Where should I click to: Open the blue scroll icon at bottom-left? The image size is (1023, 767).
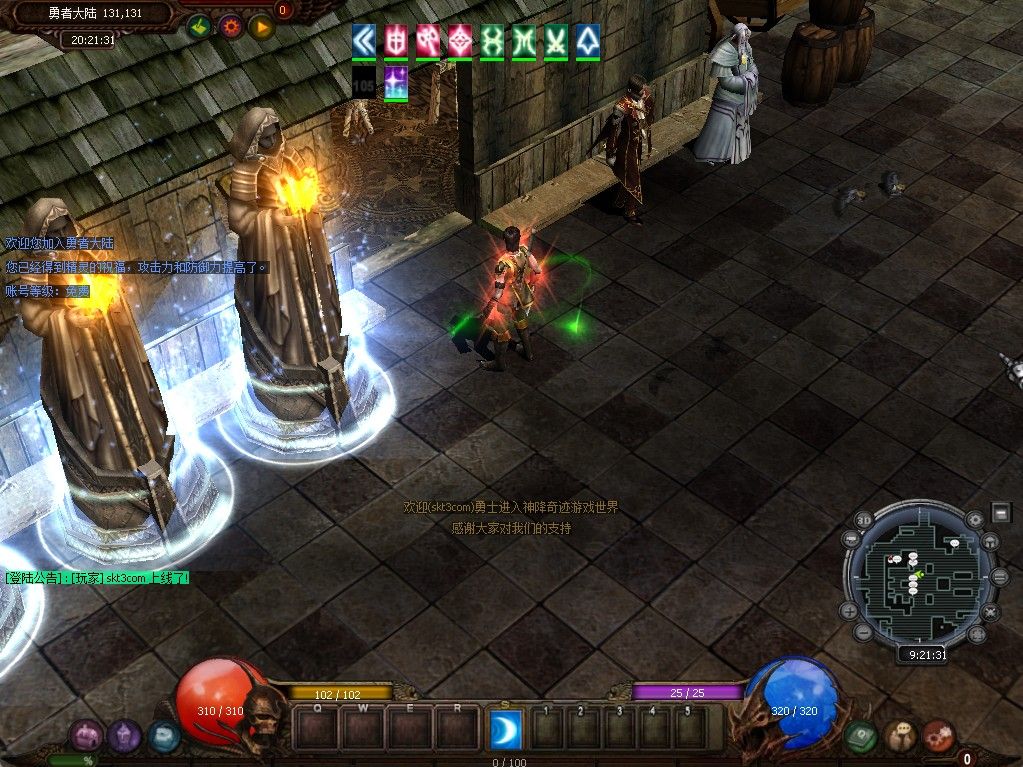(163, 737)
